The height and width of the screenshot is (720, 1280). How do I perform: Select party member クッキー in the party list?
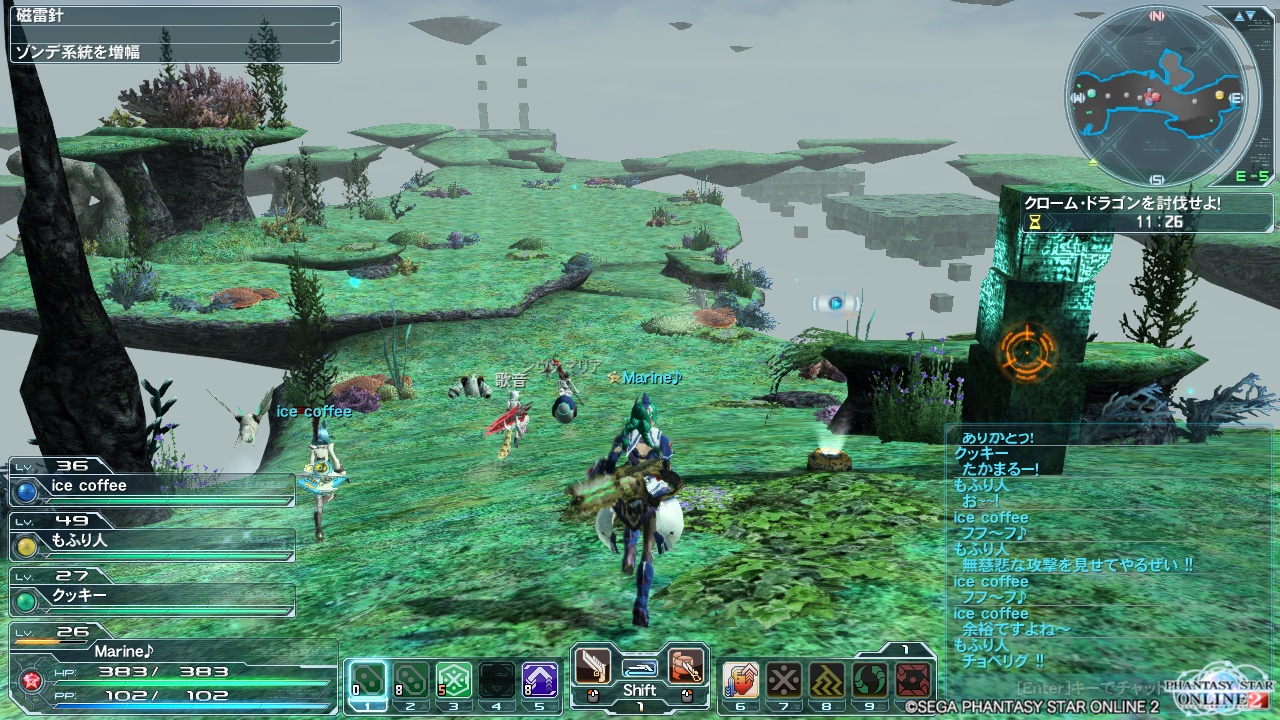[x=152, y=596]
